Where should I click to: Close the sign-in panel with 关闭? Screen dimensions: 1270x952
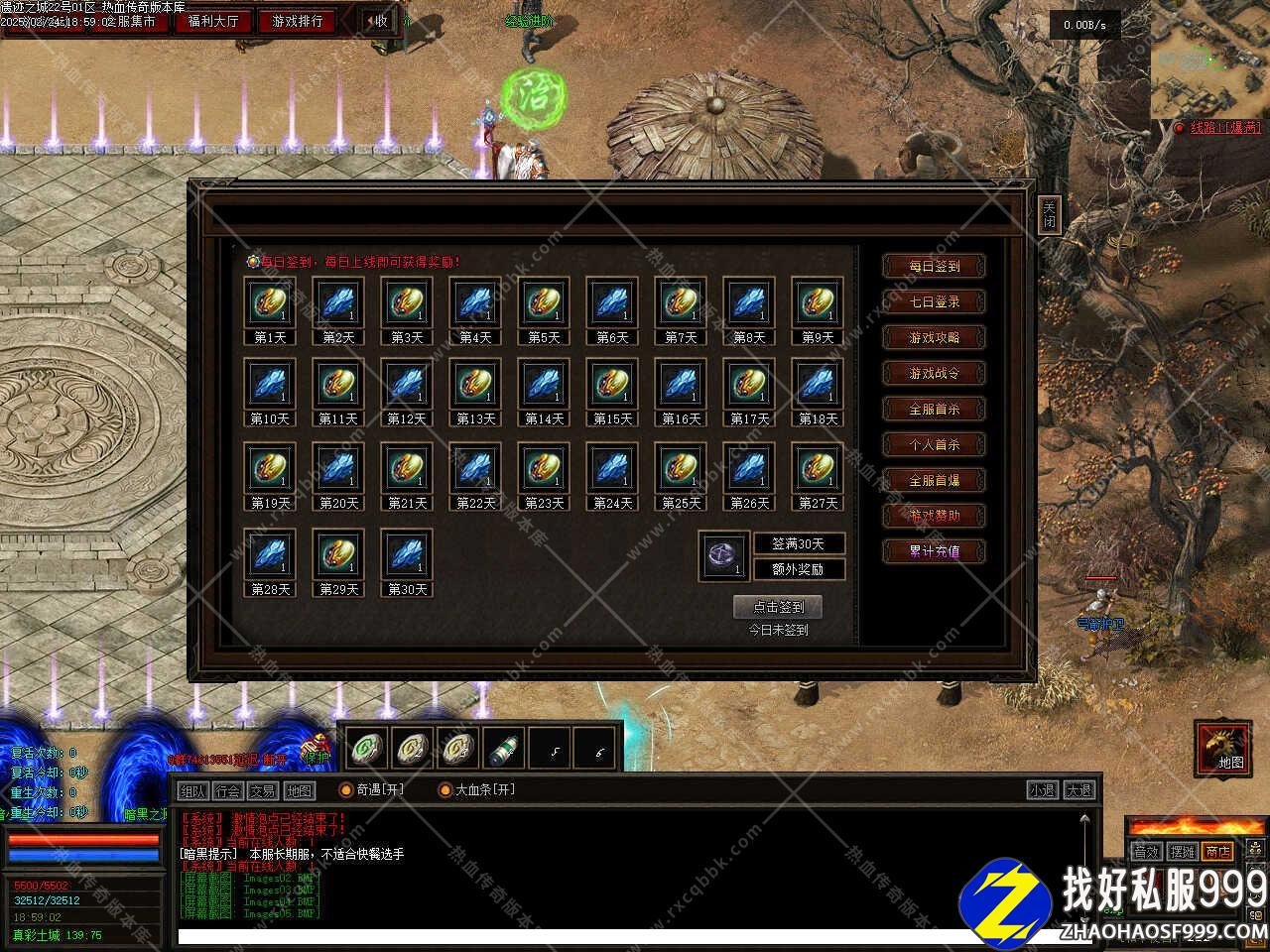click(x=1049, y=214)
